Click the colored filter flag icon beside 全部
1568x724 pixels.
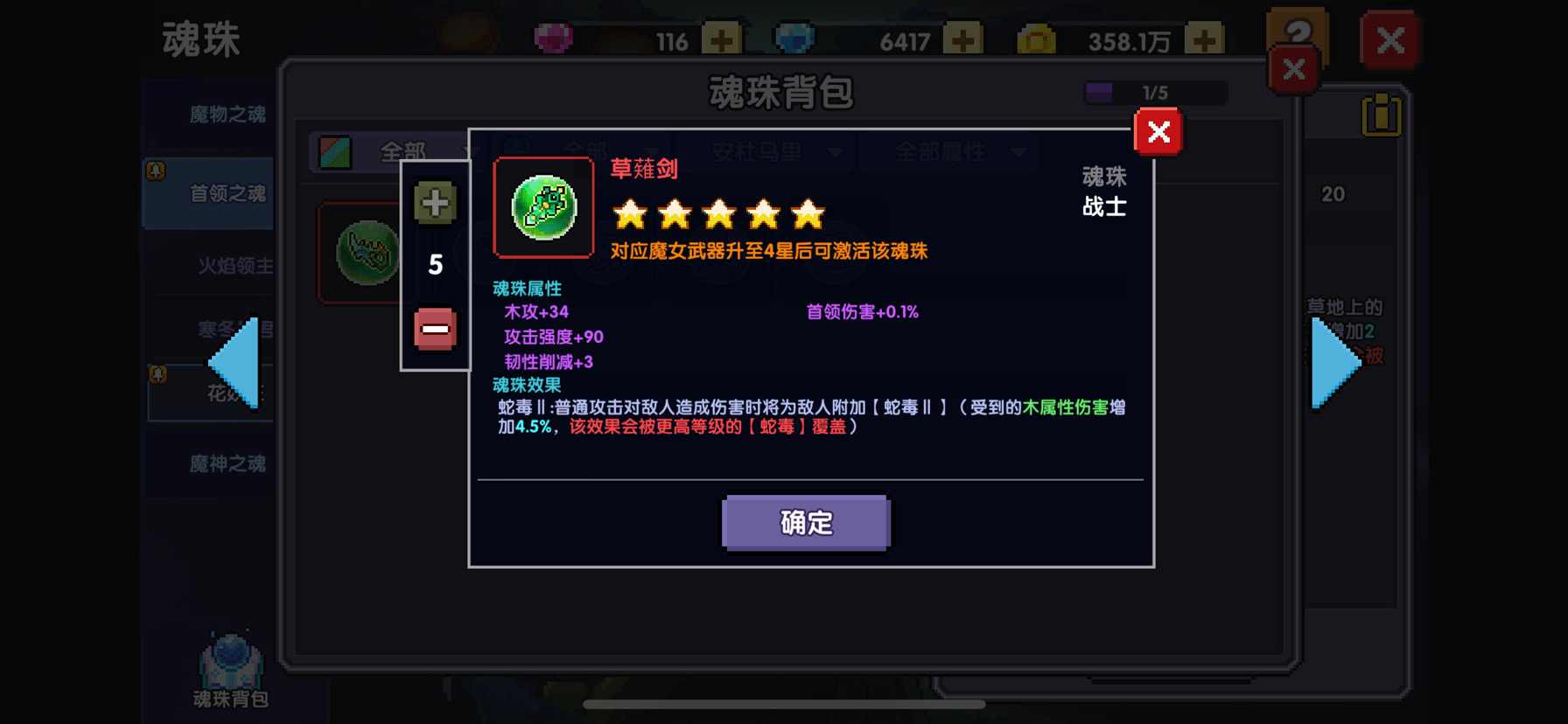click(336, 150)
